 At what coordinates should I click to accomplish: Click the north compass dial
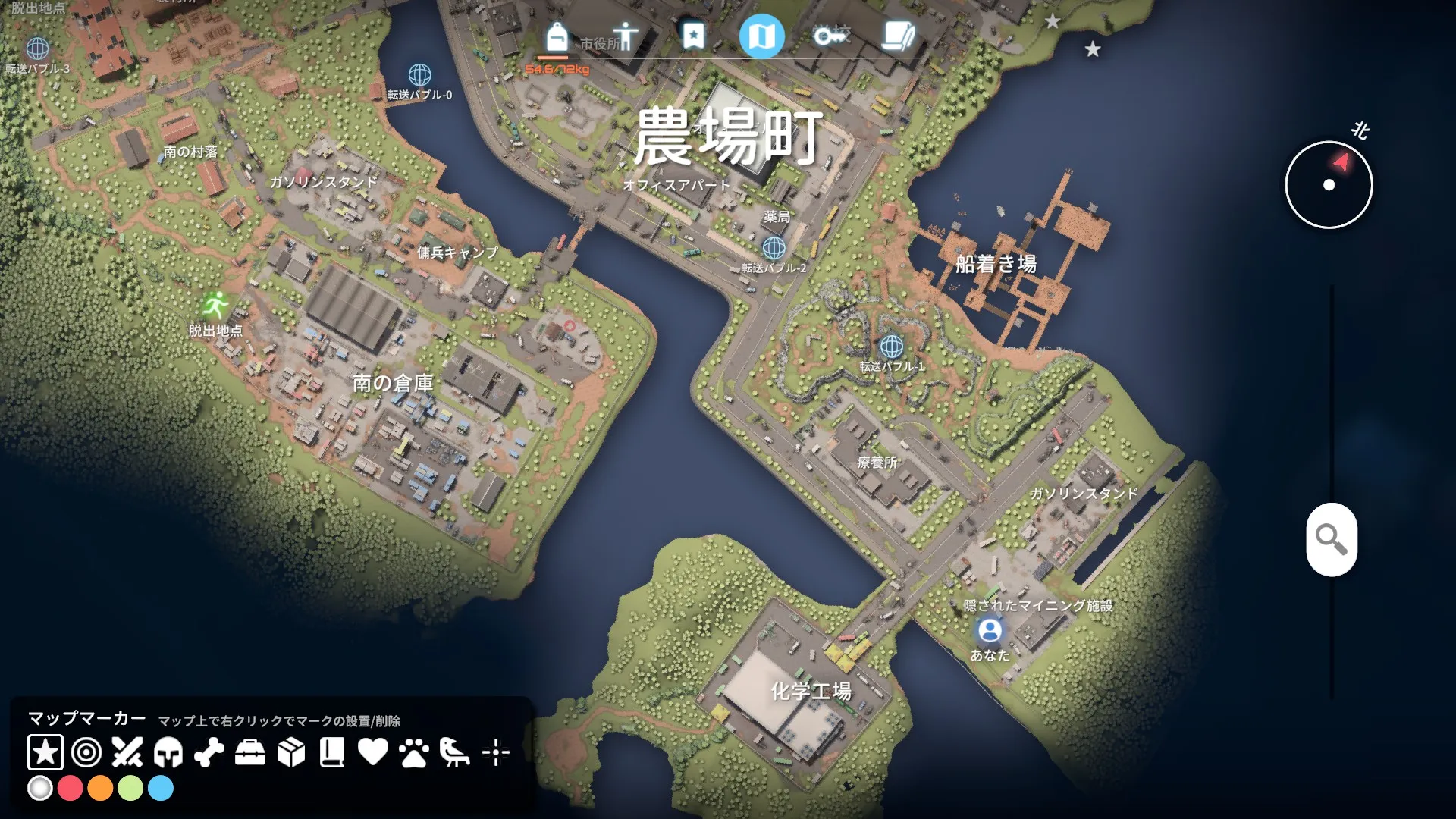click(1329, 185)
